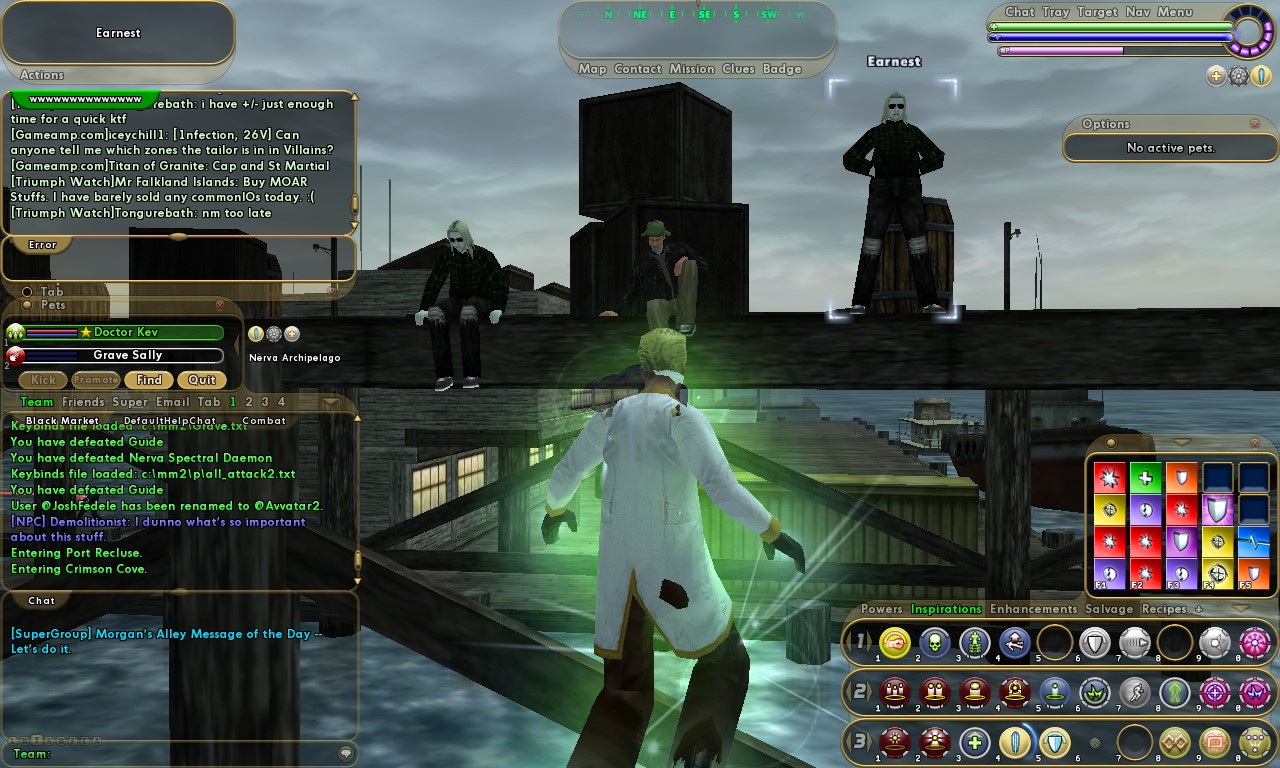Use the green cross inspiration
This screenshot has width=1280, height=768.
[x=1145, y=478]
